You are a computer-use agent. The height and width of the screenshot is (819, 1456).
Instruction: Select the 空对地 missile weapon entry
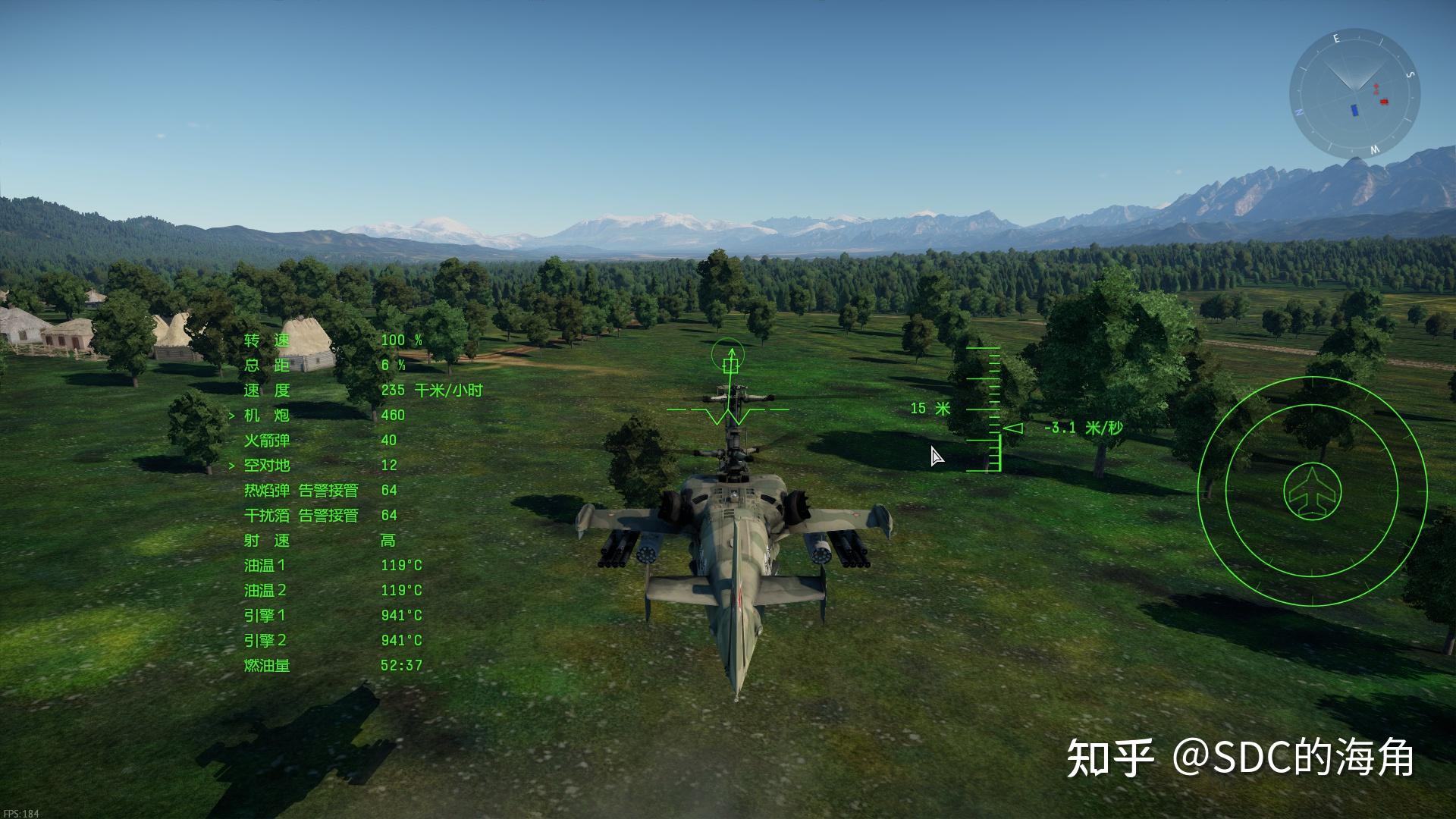click(x=266, y=465)
